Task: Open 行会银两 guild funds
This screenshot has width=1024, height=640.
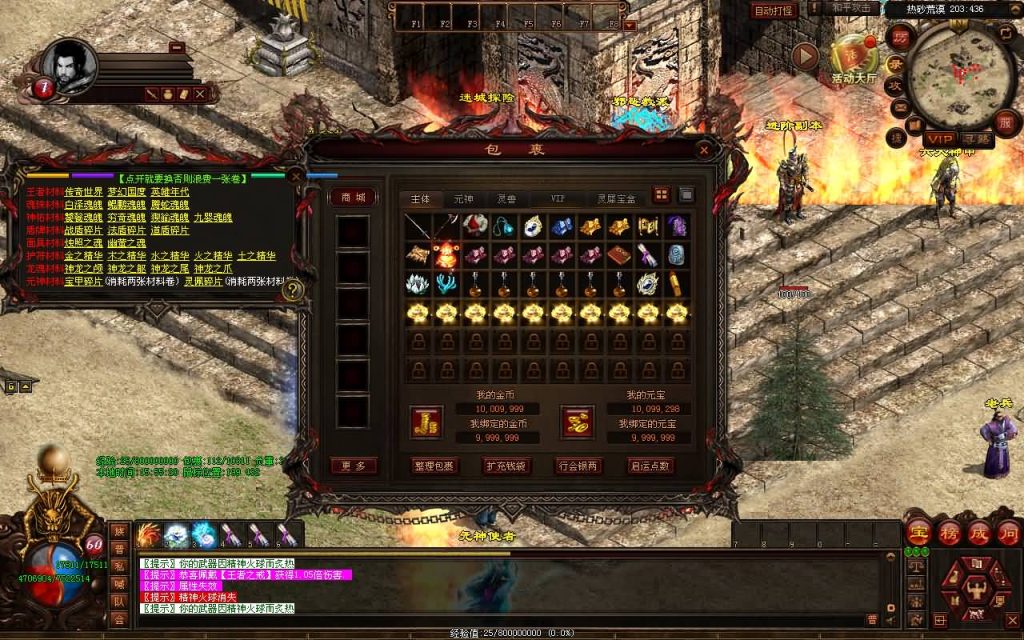Action: [577, 466]
